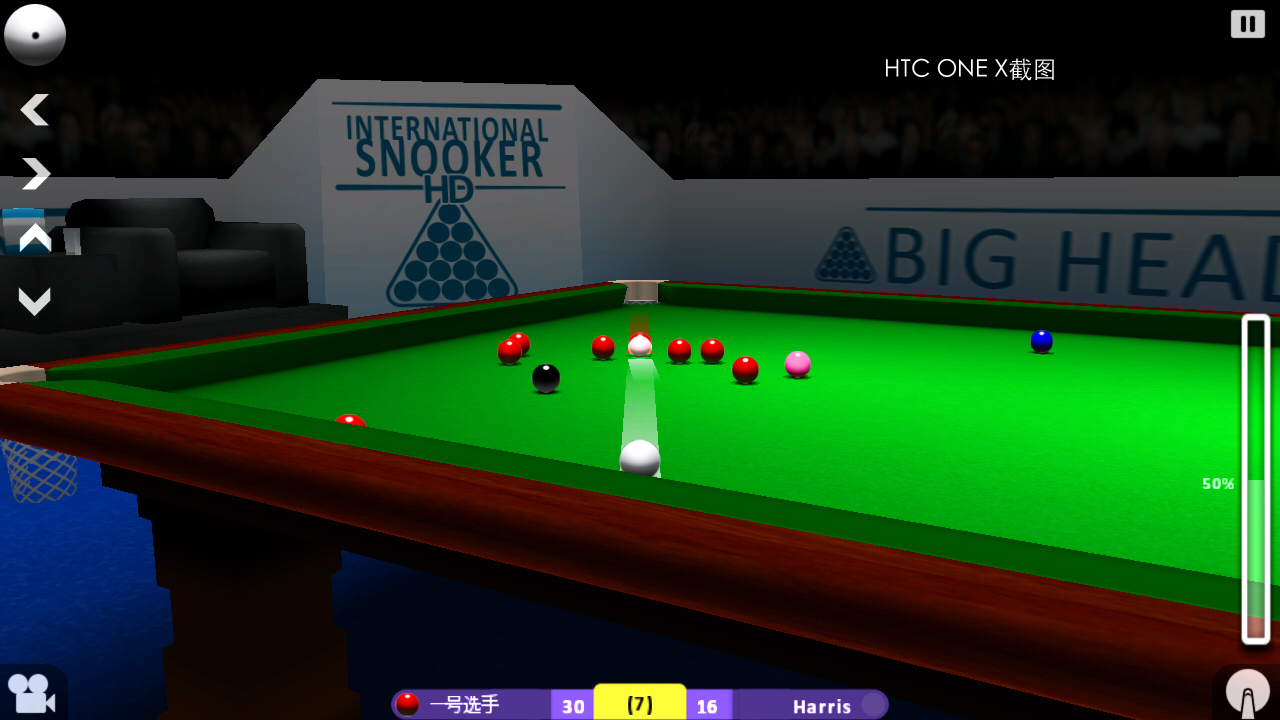Click the white cue ball on the table
The height and width of the screenshot is (720, 1280).
pos(640,458)
